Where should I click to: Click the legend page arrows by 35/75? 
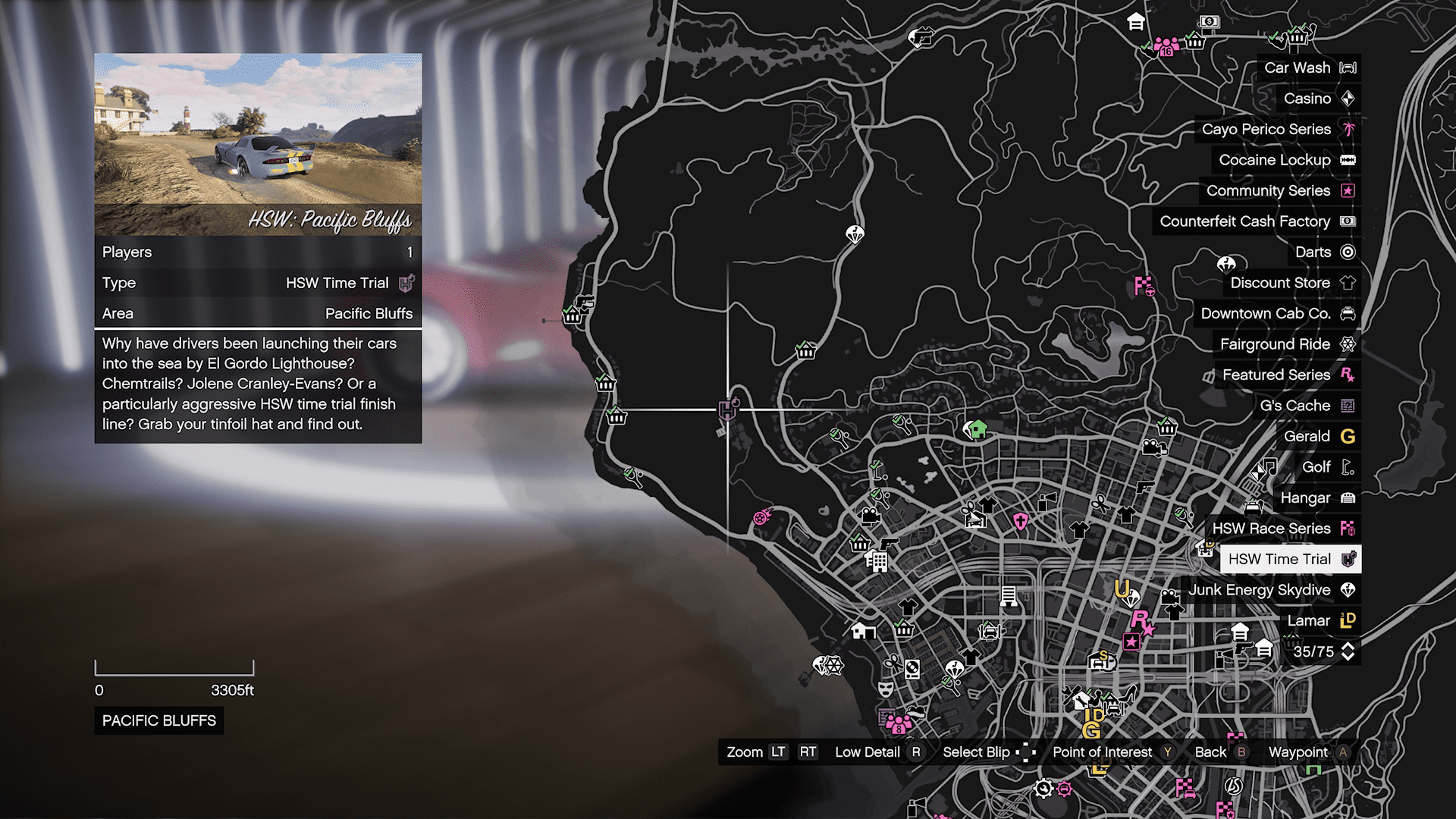[x=1348, y=651]
